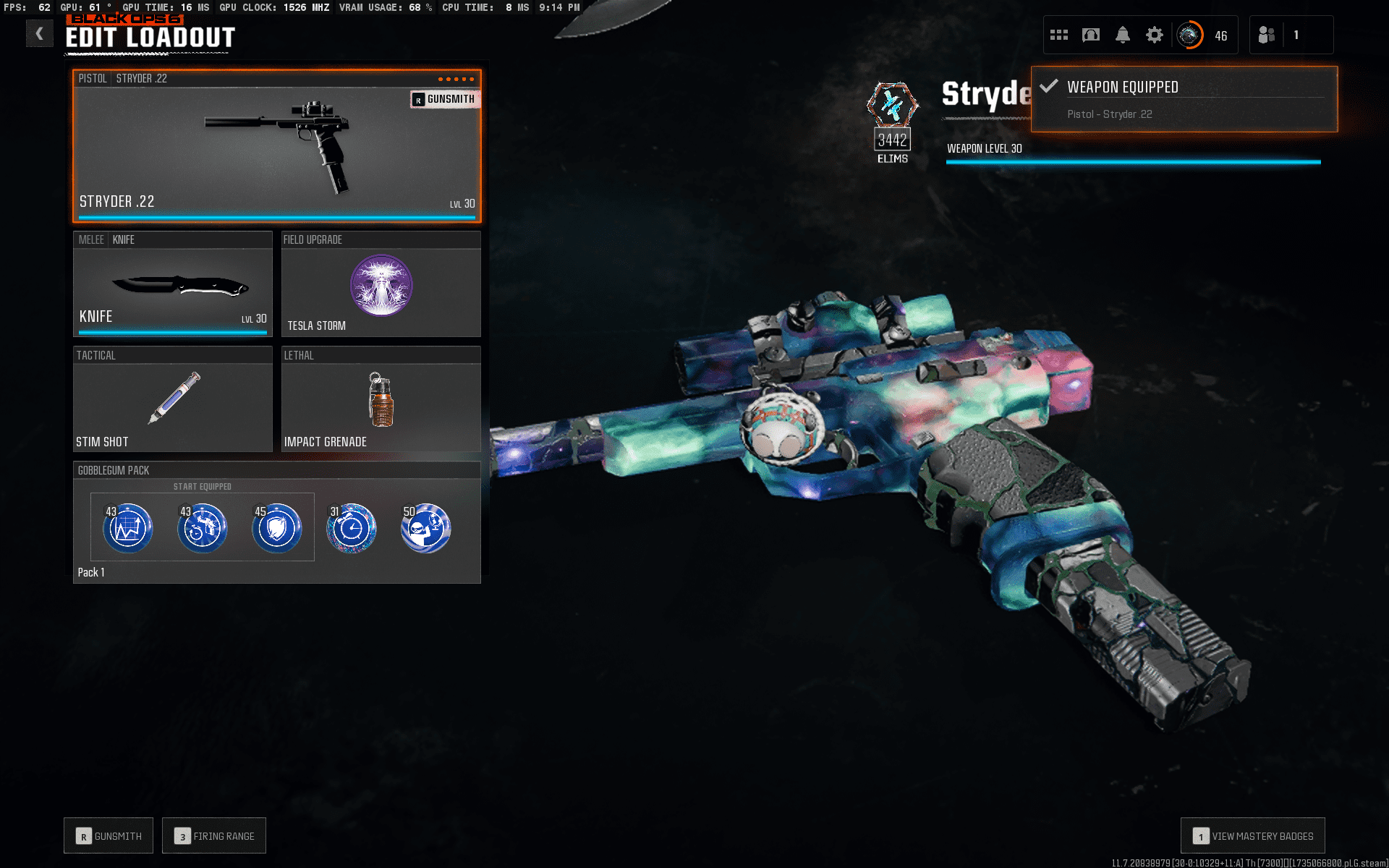Image resolution: width=1389 pixels, height=868 pixels.
Task: View Mastery Badges
Action: 1252,835
